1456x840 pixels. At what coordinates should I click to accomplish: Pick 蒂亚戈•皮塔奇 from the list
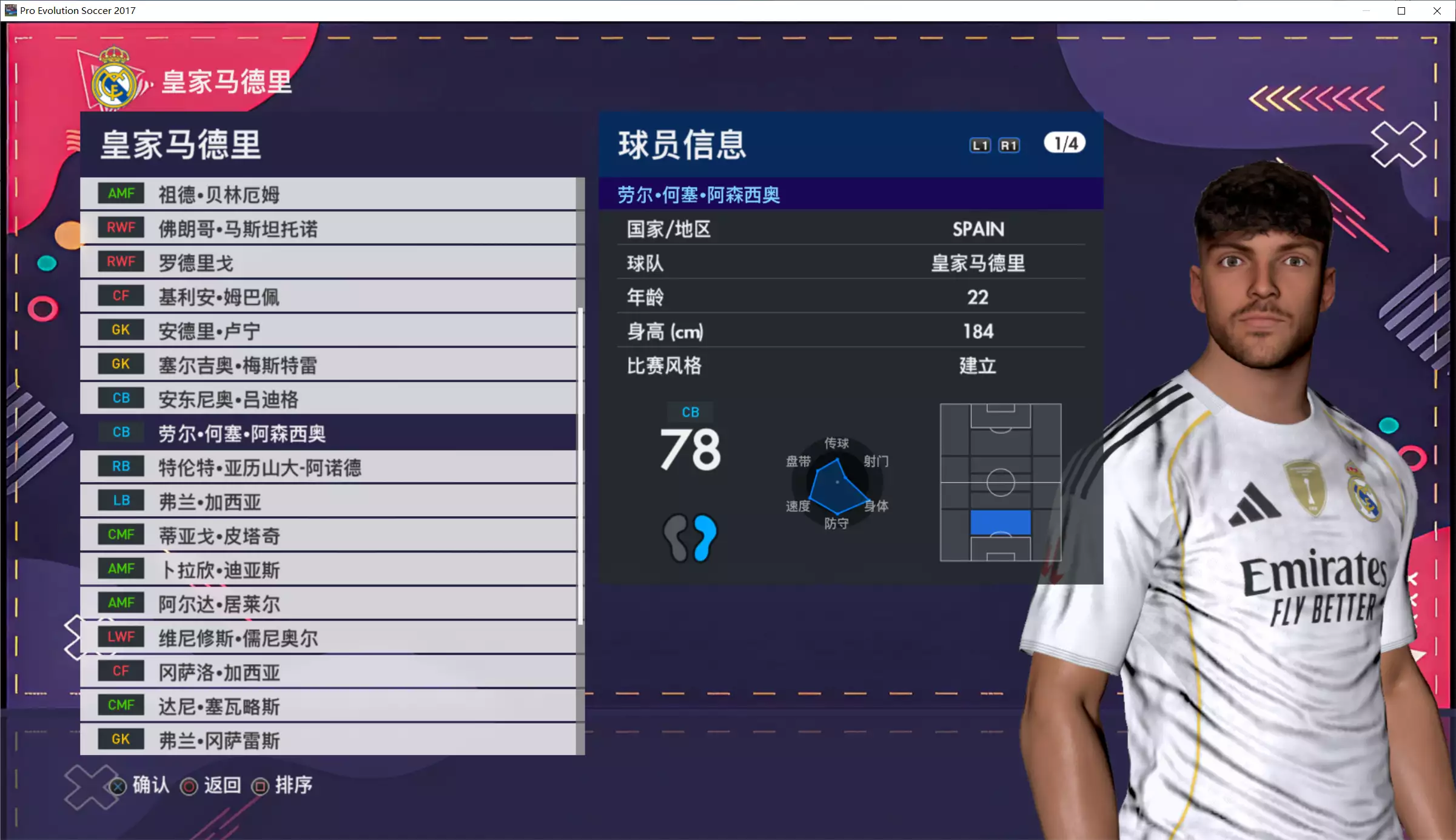pyautogui.click(x=327, y=536)
